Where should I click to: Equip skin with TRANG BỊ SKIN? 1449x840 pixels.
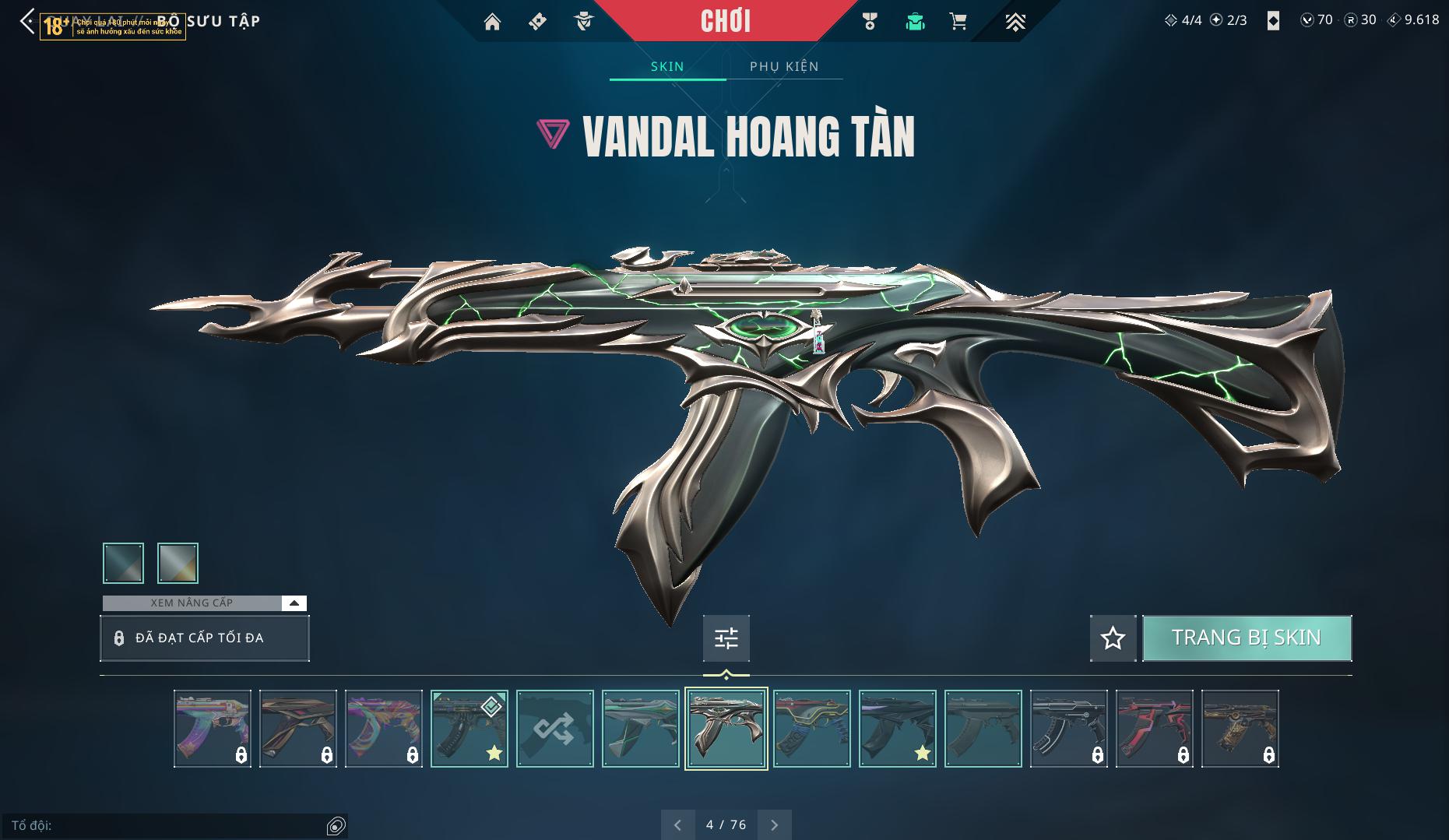(x=1247, y=638)
